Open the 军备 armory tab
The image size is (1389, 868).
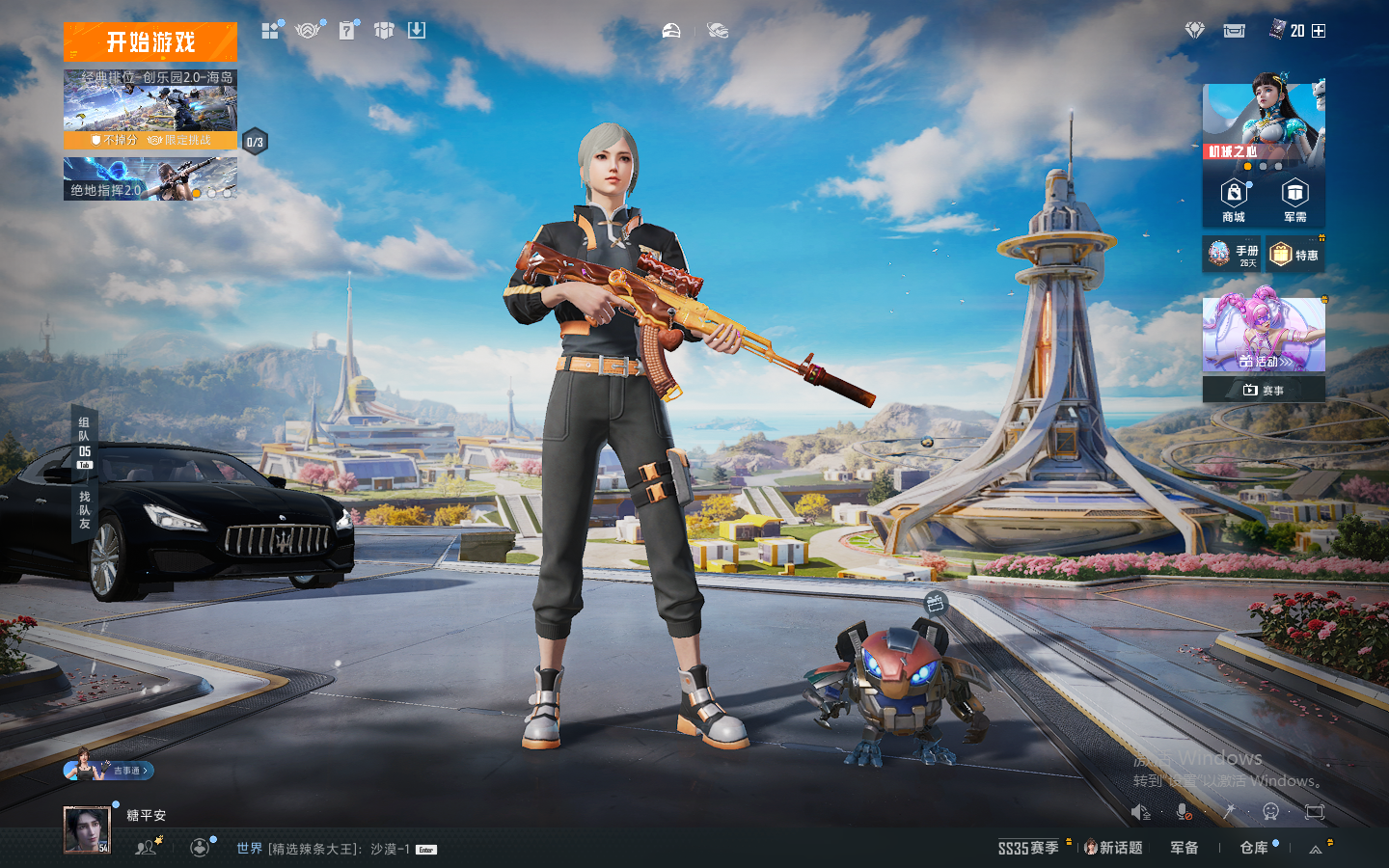(x=1185, y=848)
